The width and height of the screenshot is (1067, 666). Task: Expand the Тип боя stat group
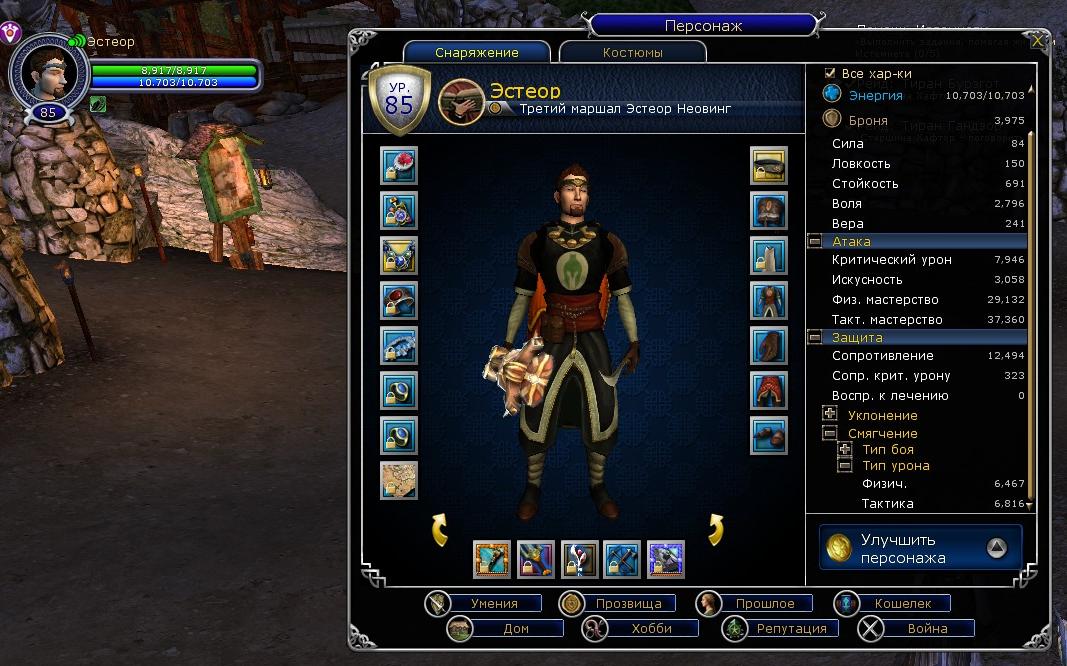[x=845, y=449]
